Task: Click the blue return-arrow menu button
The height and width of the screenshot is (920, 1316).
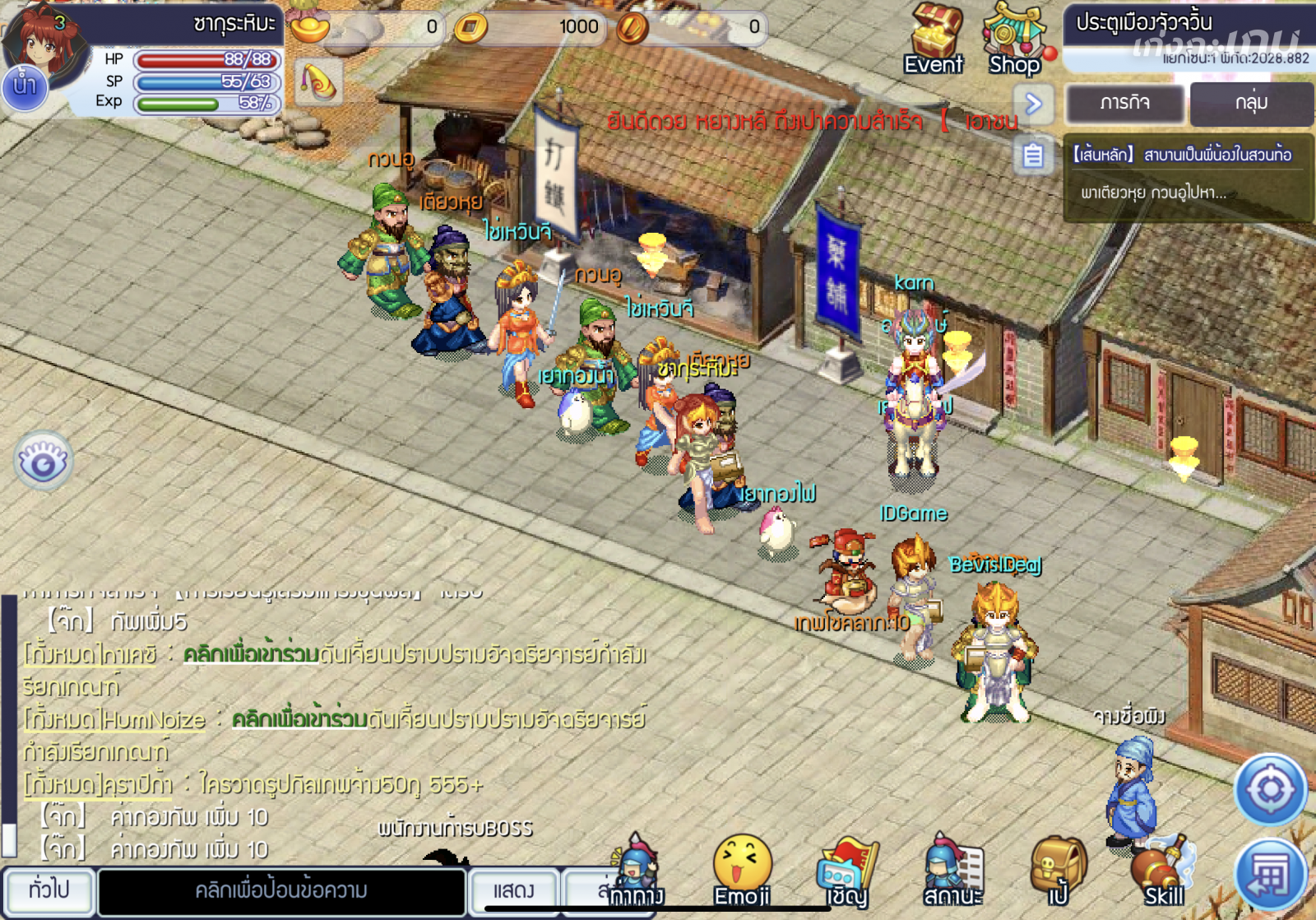Action: click(x=1270, y=875)
